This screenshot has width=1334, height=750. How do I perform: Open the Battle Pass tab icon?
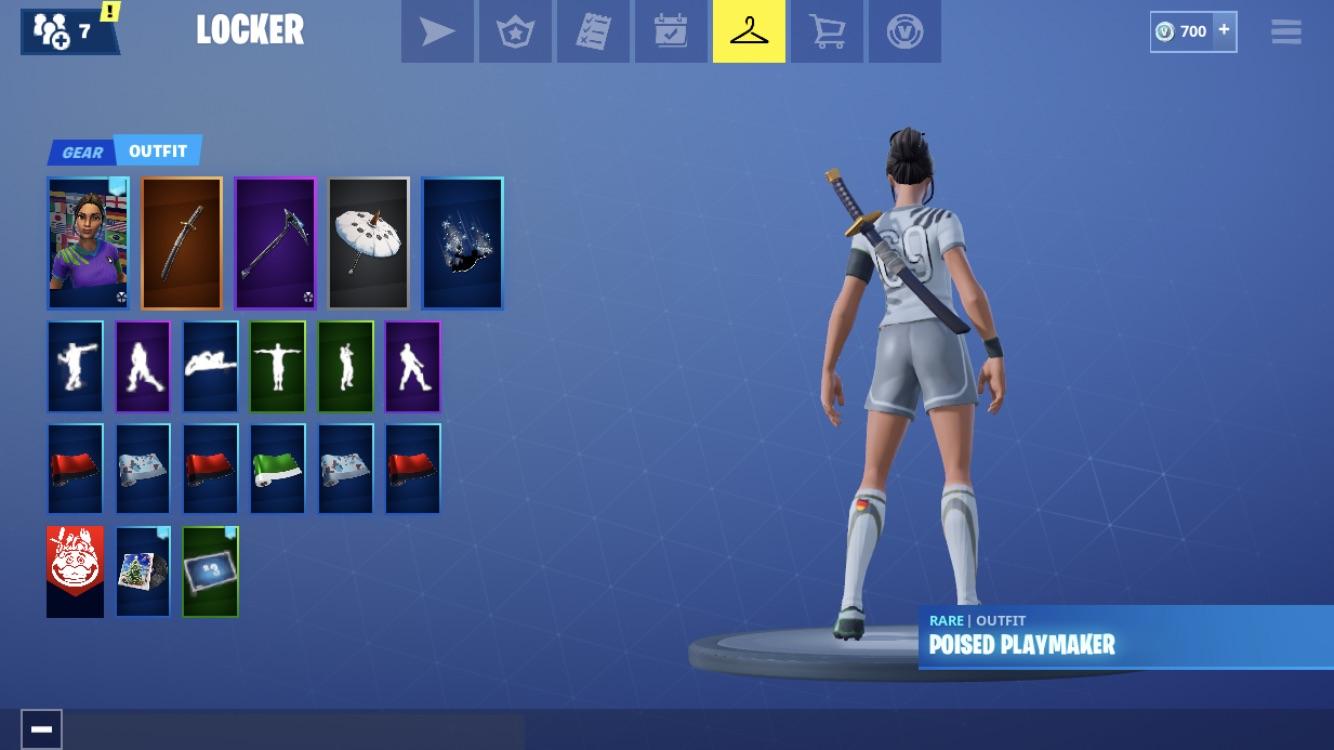[x=515, y=30]
